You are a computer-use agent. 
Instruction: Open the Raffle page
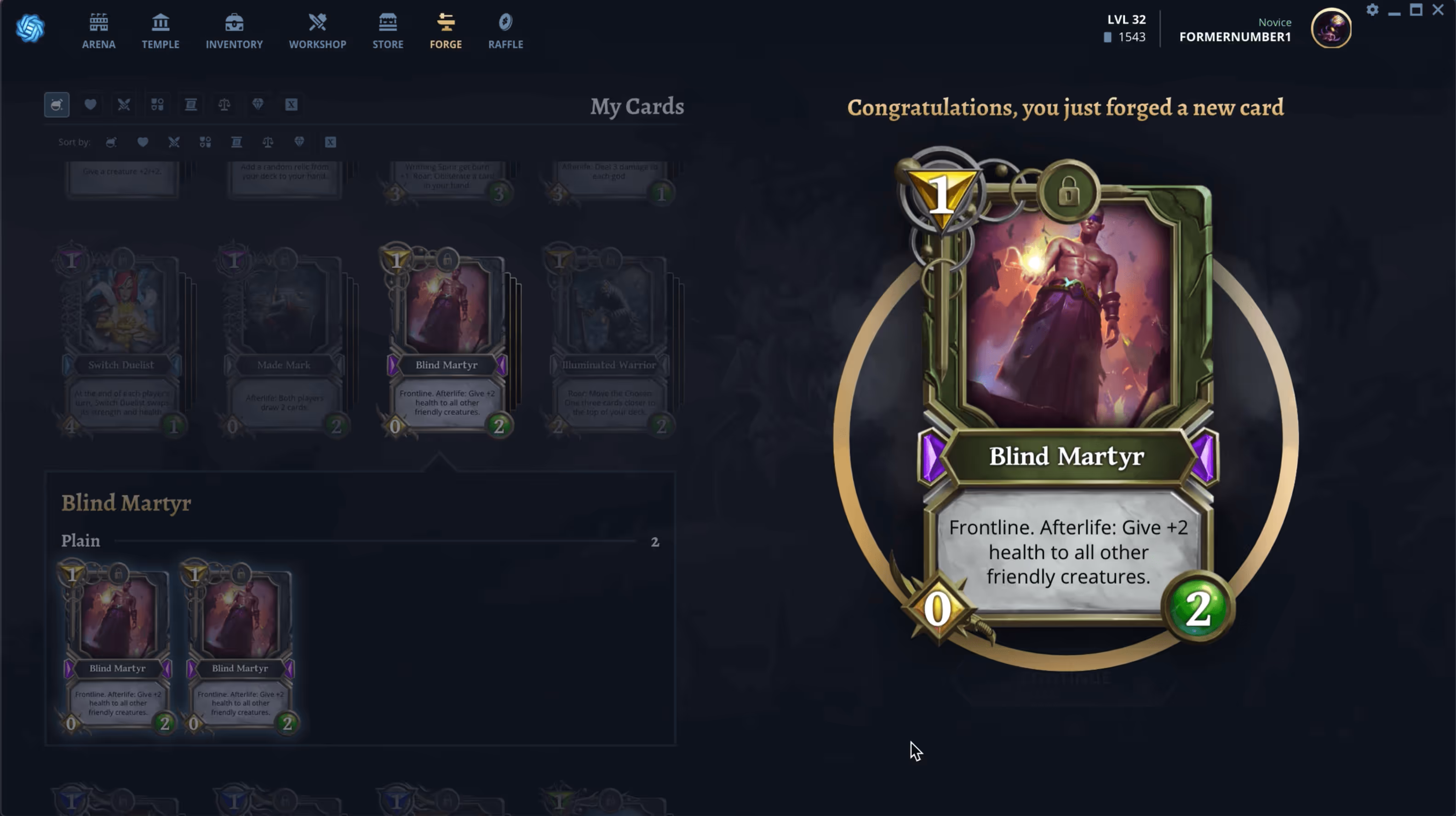505,31
